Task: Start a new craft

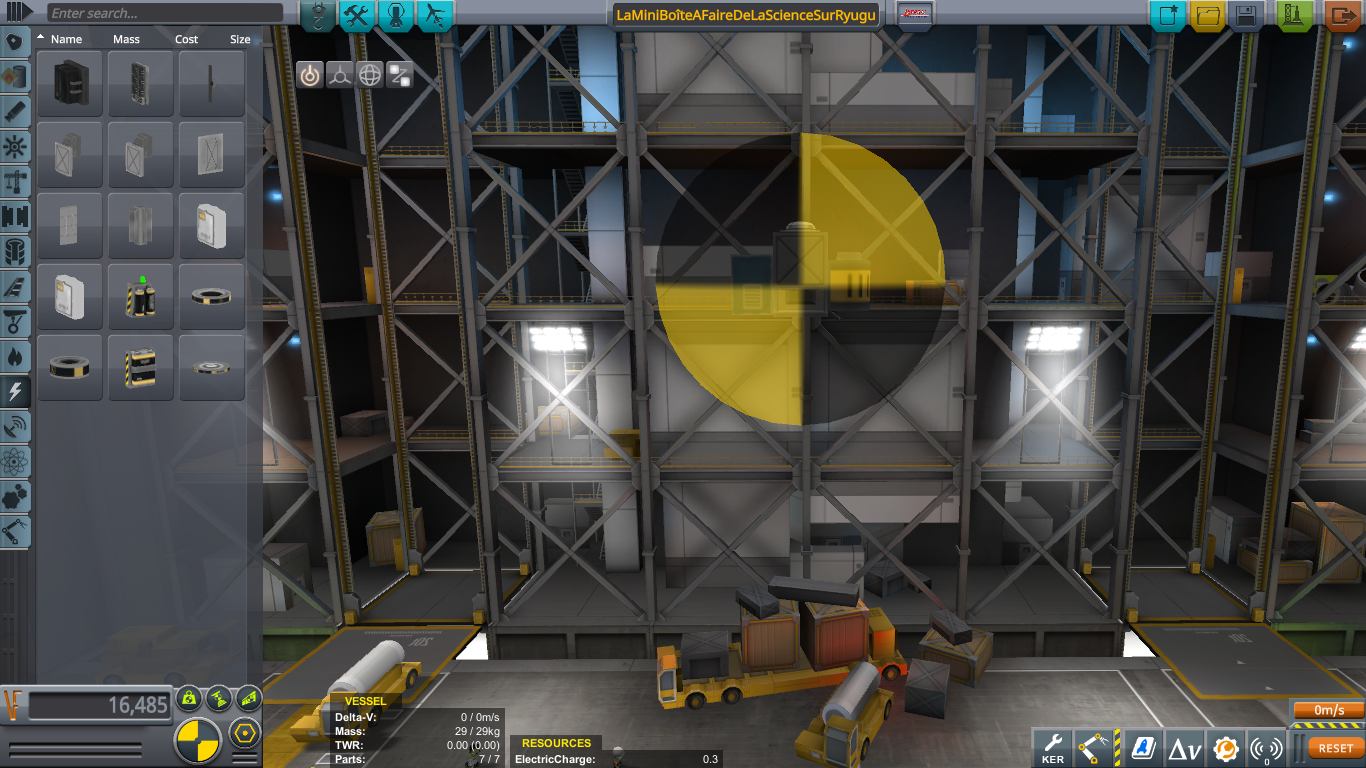Action: click(1167, 16)
